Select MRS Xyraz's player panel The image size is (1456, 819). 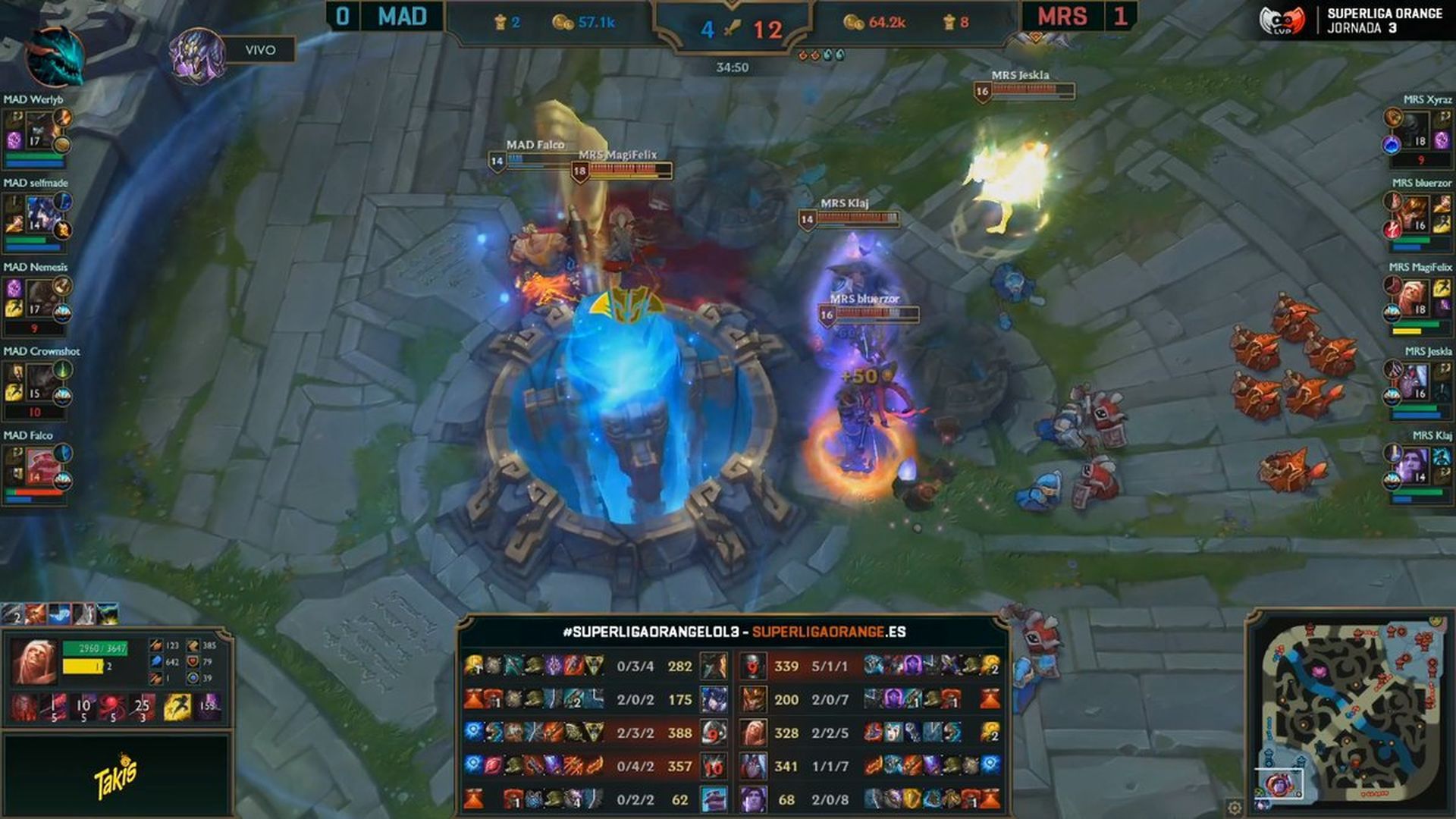point(1418,133)
